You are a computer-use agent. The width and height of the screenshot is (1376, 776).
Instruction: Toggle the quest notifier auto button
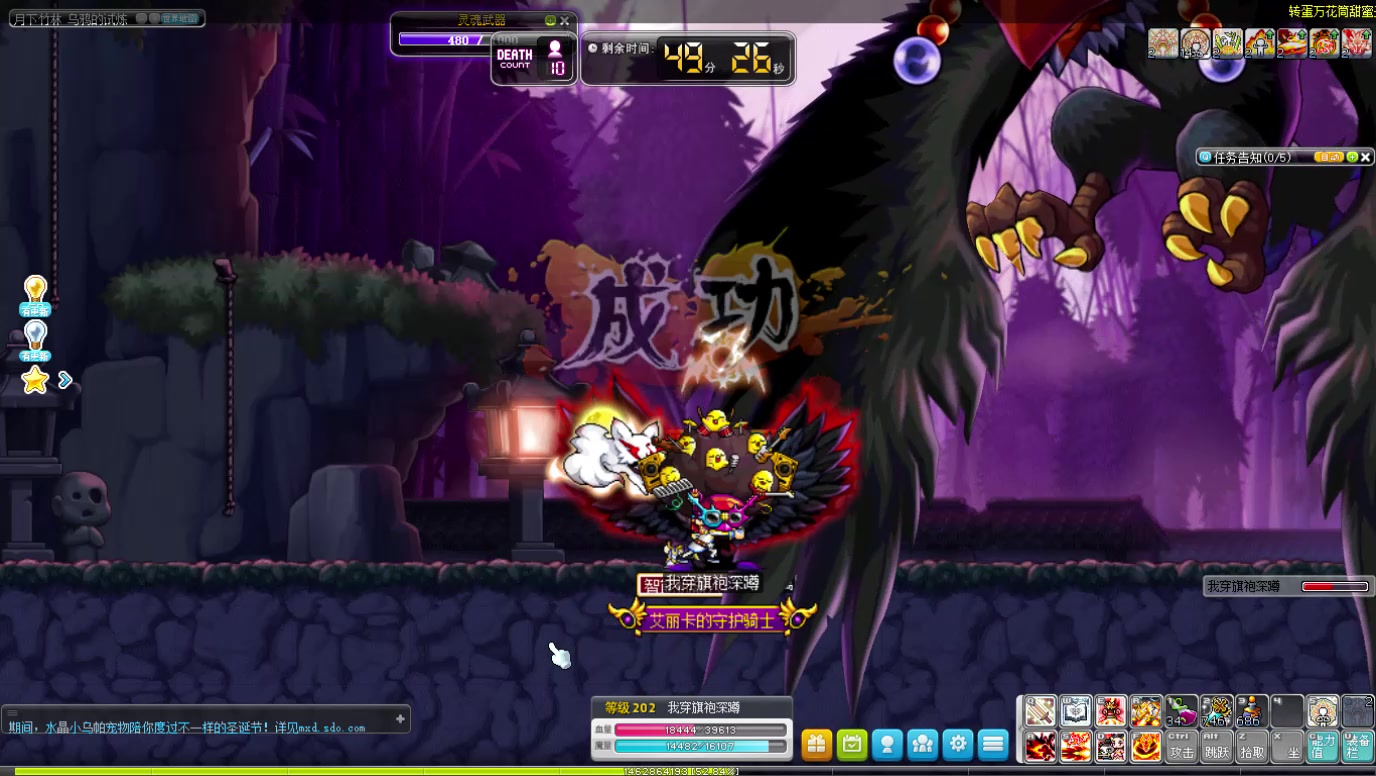click(1328, 157)
